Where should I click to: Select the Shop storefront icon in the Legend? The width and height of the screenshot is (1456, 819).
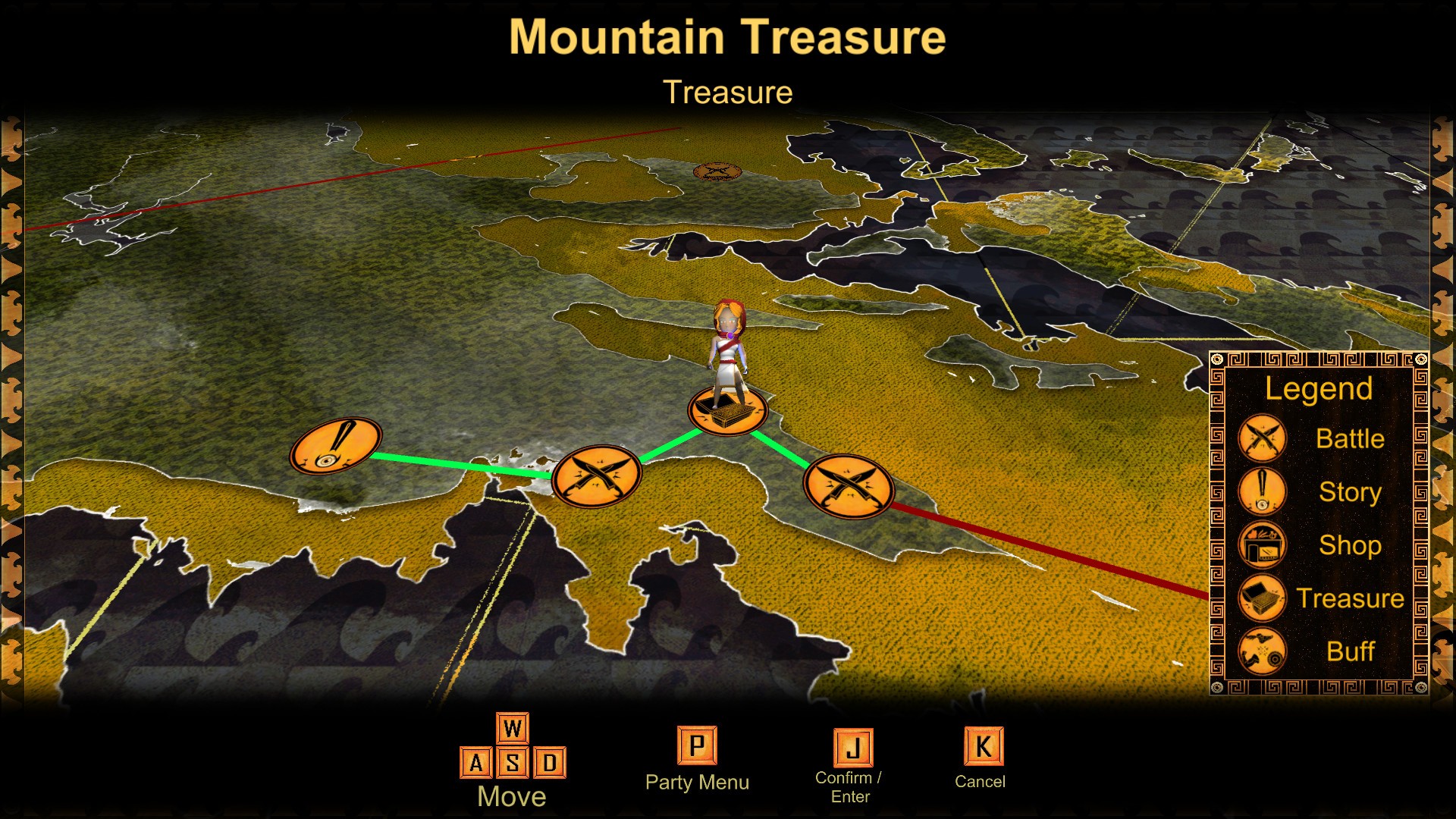point(1261,544)
